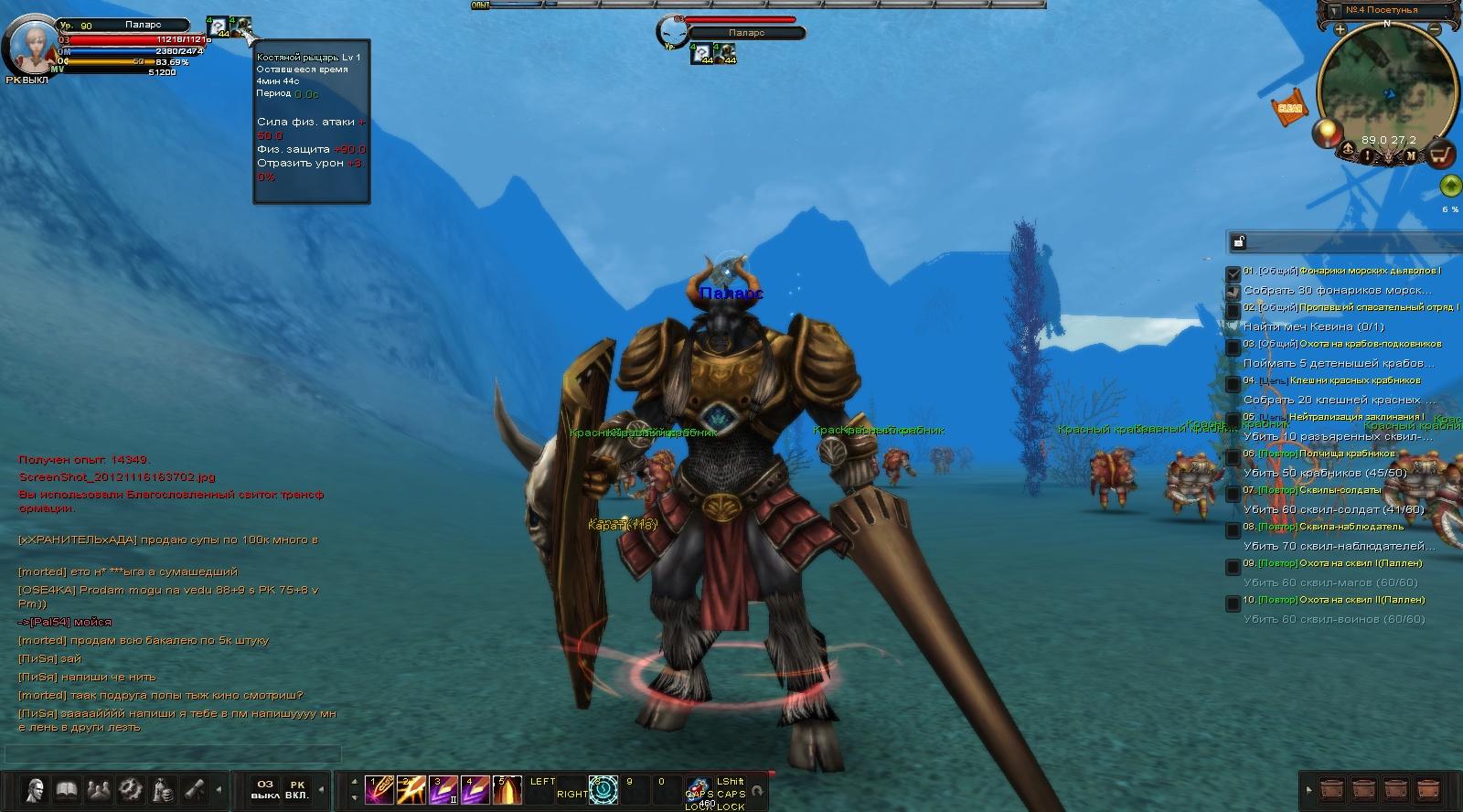
Task: Activate the golden blade skill in slot 5
Action: point(507,789)
